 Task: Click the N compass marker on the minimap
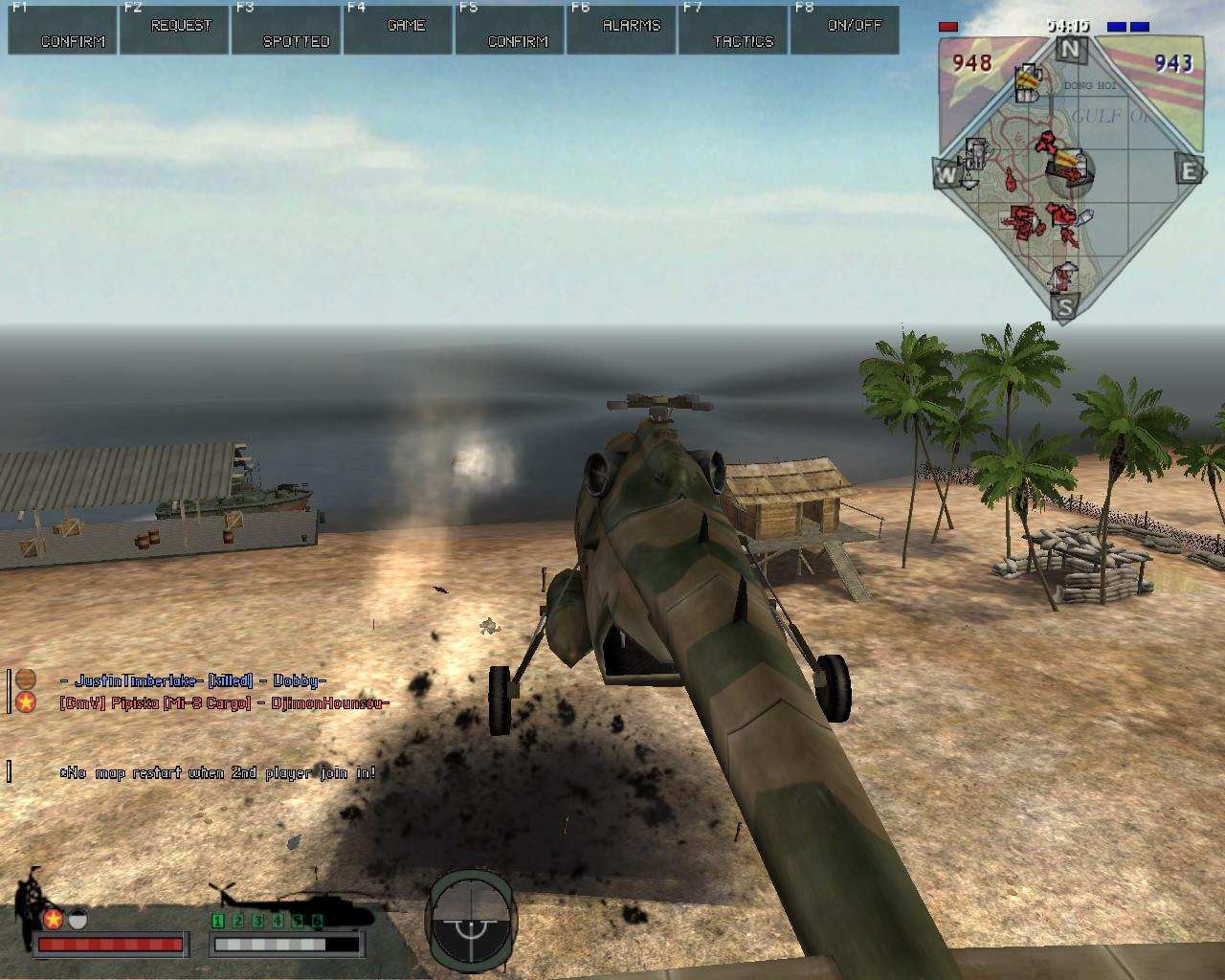[1070, 50]
